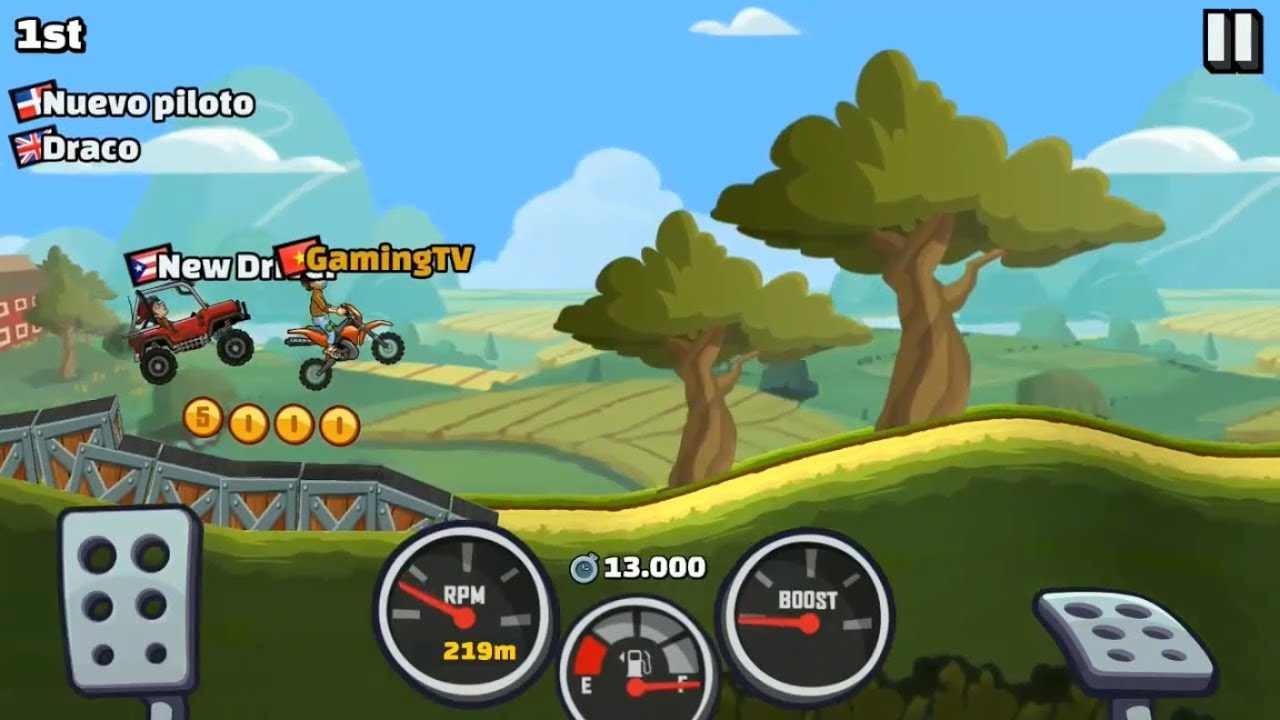Click Draco's UK flag icon
Viewport: 1280px width, 720px height.
pos(25,146)
